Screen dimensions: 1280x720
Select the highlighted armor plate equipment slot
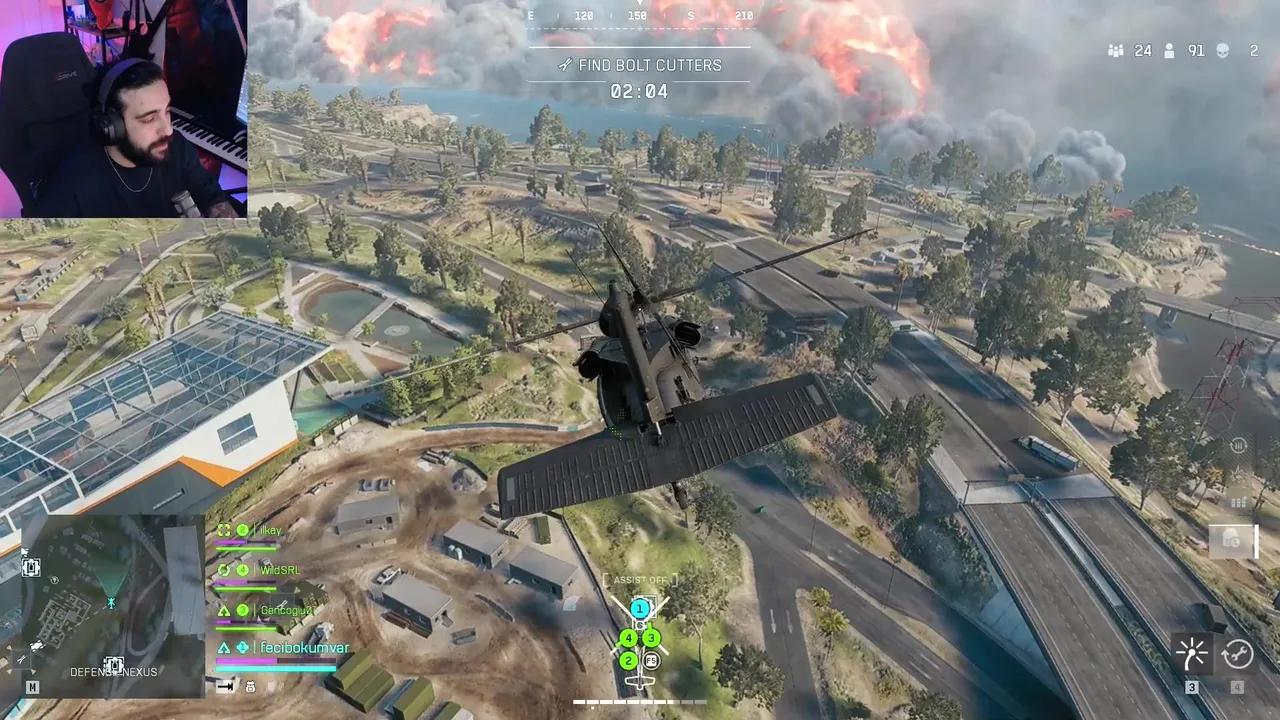[1232, 540]
